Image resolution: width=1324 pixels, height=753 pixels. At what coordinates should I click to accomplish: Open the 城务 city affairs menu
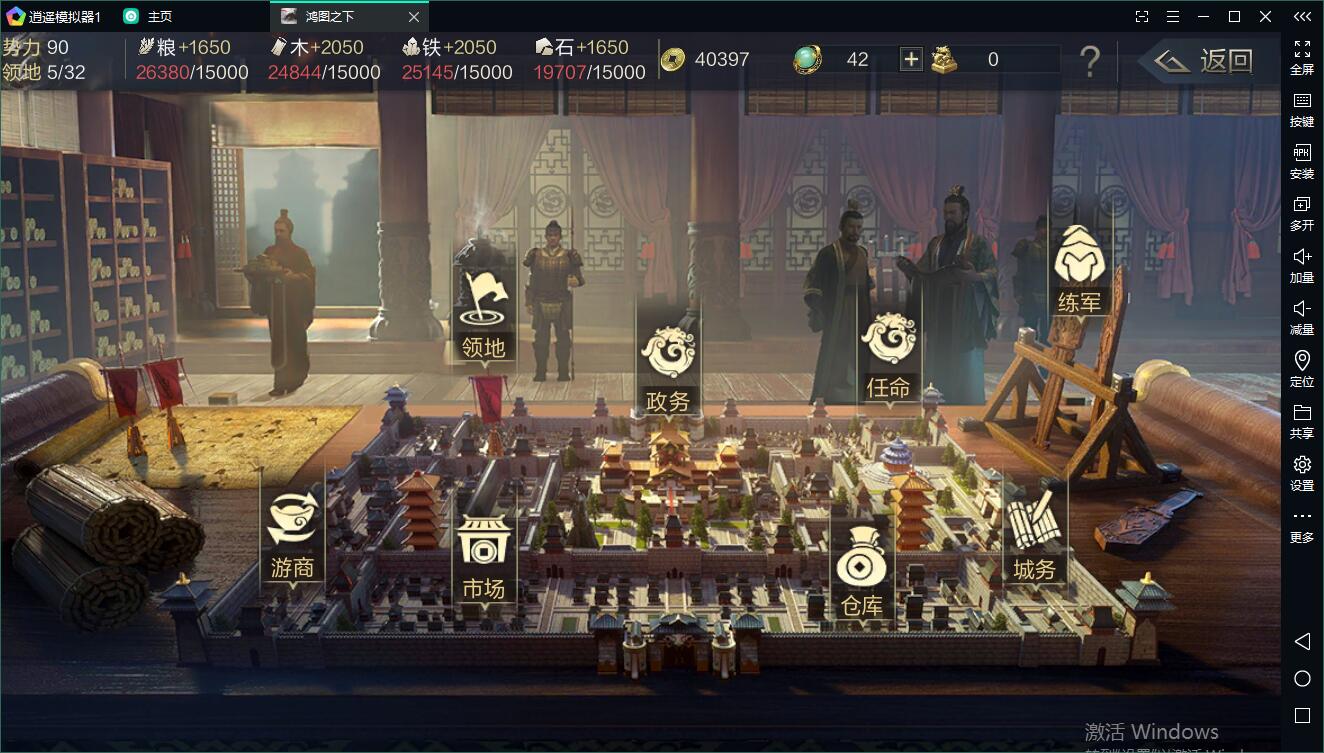[x=1033, y=536]
